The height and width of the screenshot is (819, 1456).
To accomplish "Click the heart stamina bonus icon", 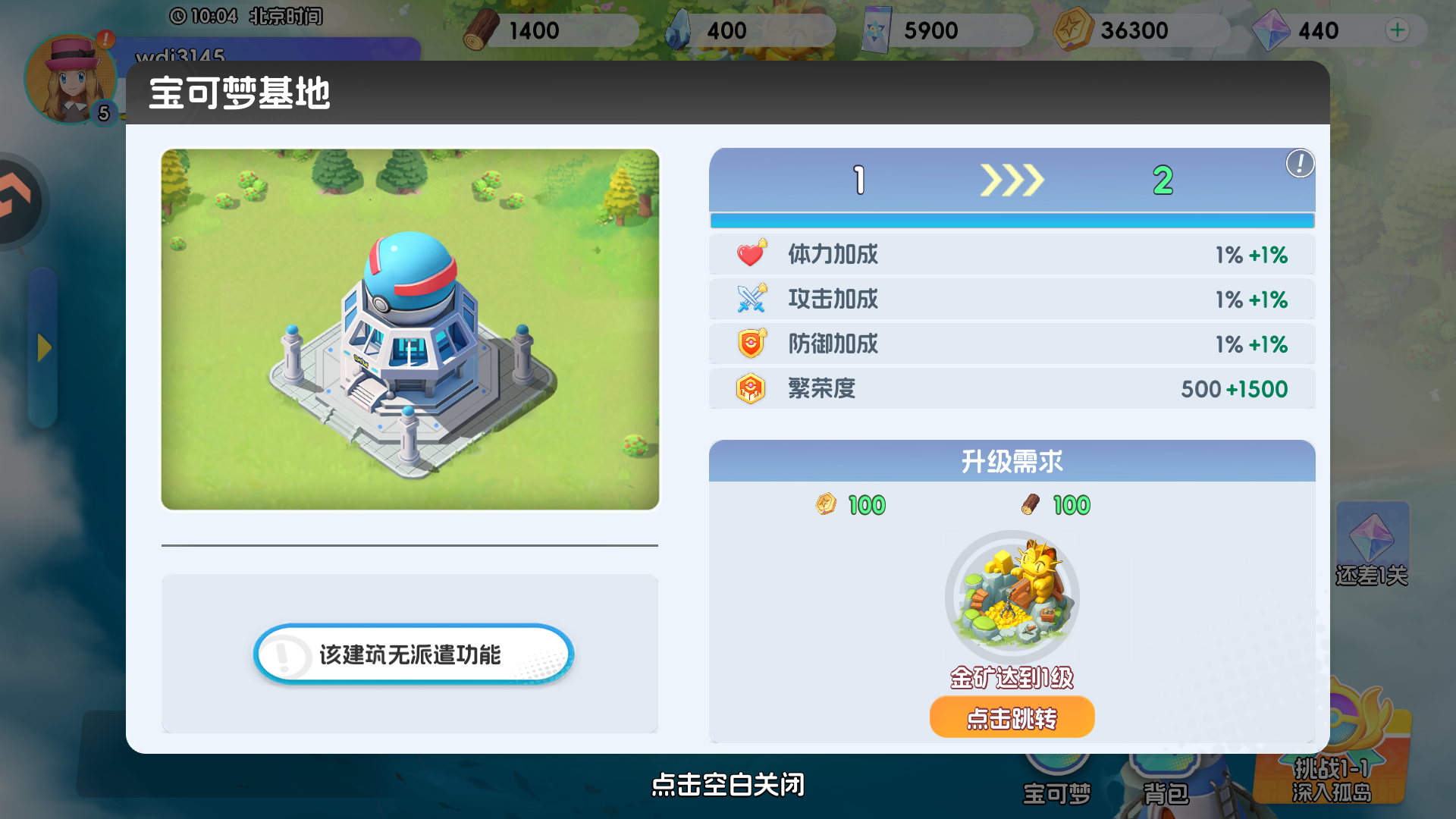I will pyautogui.click(x=751, y=254).
